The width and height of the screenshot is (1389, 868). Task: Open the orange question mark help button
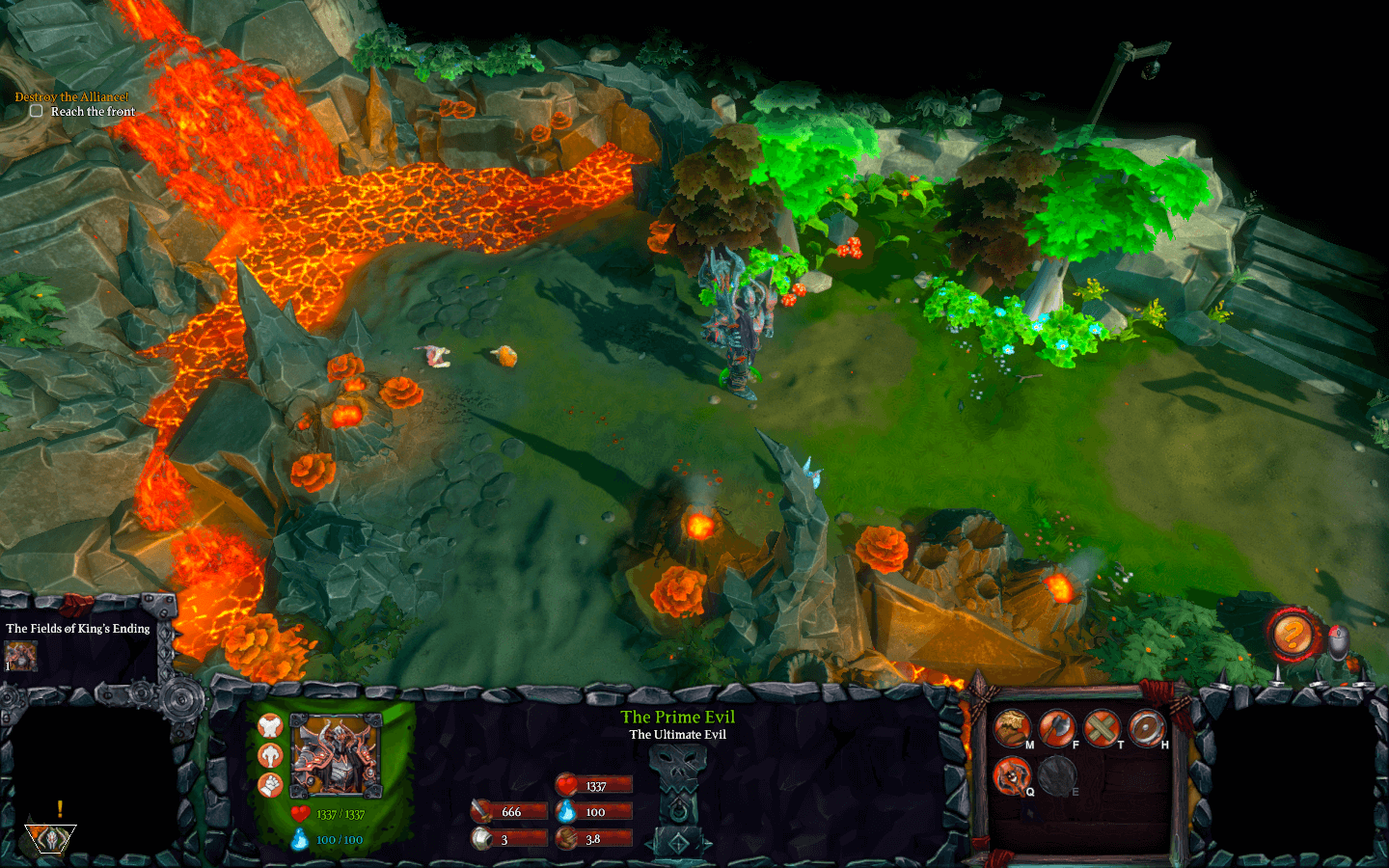(x=1293, y=635)
